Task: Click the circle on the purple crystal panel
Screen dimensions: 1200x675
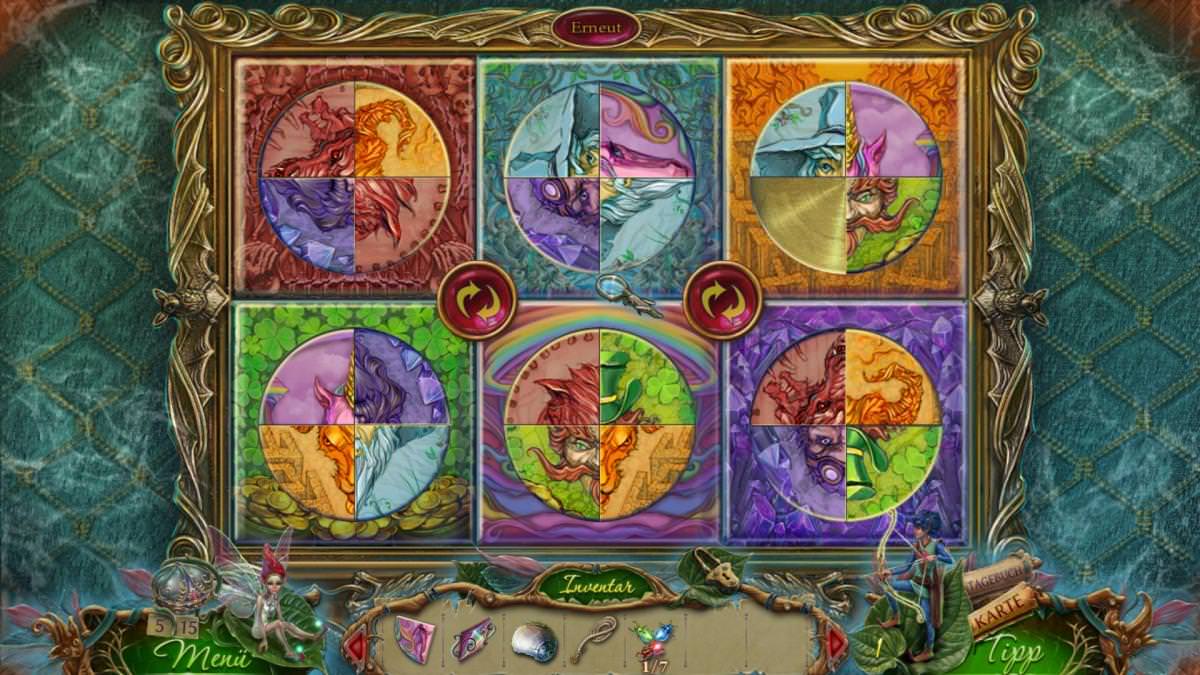Action: pyautogui.click(x=846, y=424)
